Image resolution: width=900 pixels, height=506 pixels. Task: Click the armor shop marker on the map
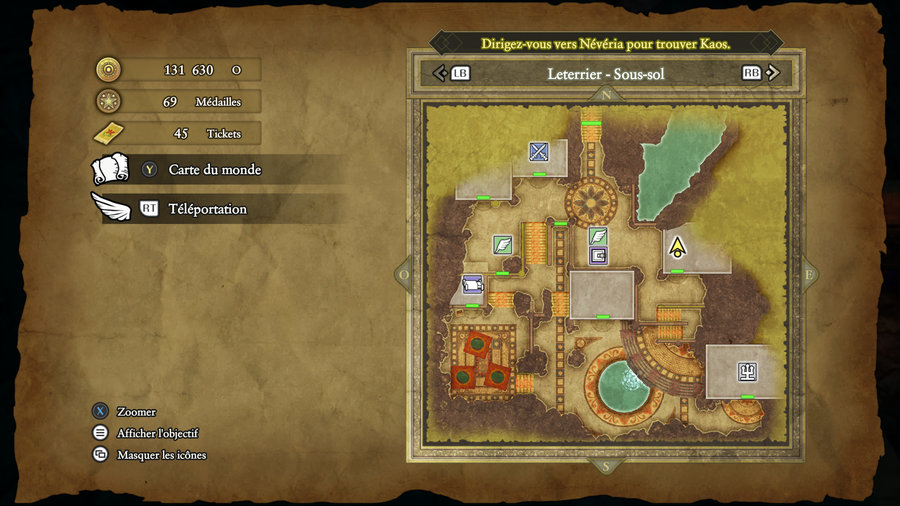(x=747, y=371)
